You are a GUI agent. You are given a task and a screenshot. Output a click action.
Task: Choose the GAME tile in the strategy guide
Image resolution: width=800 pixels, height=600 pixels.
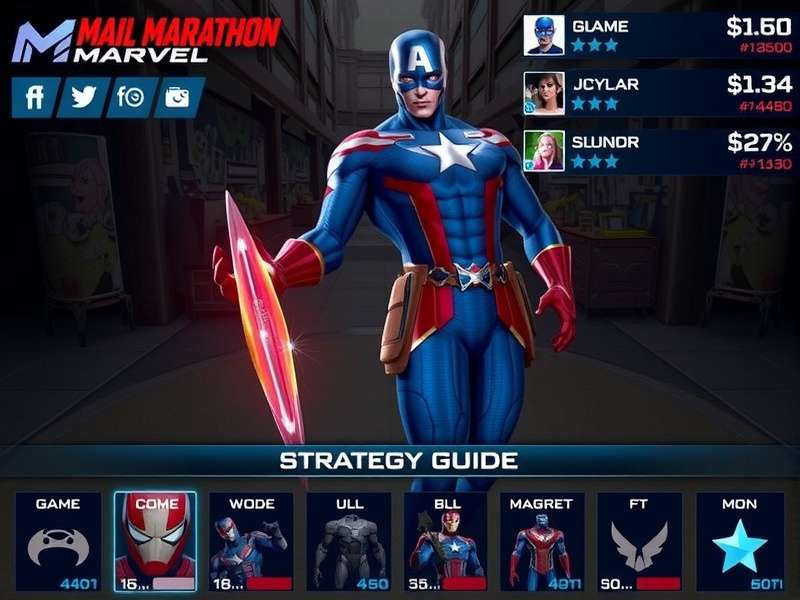[x=58, y=541]
